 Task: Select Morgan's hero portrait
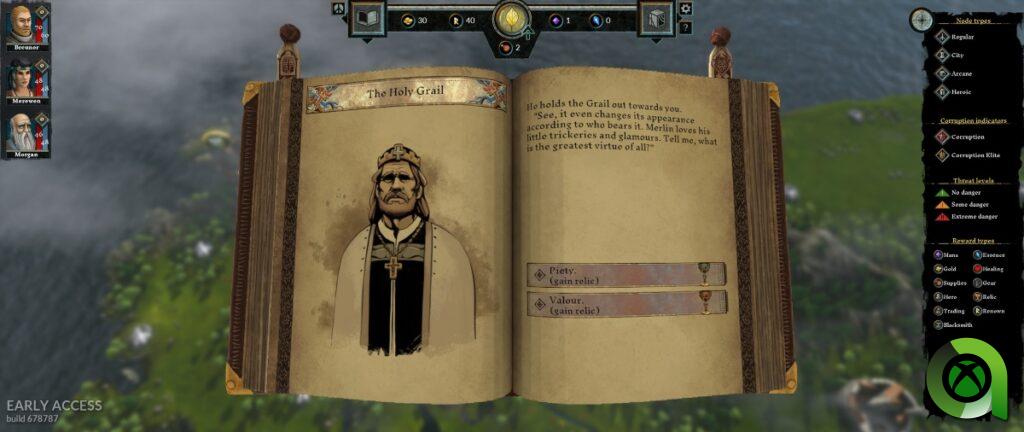(22, 135)
